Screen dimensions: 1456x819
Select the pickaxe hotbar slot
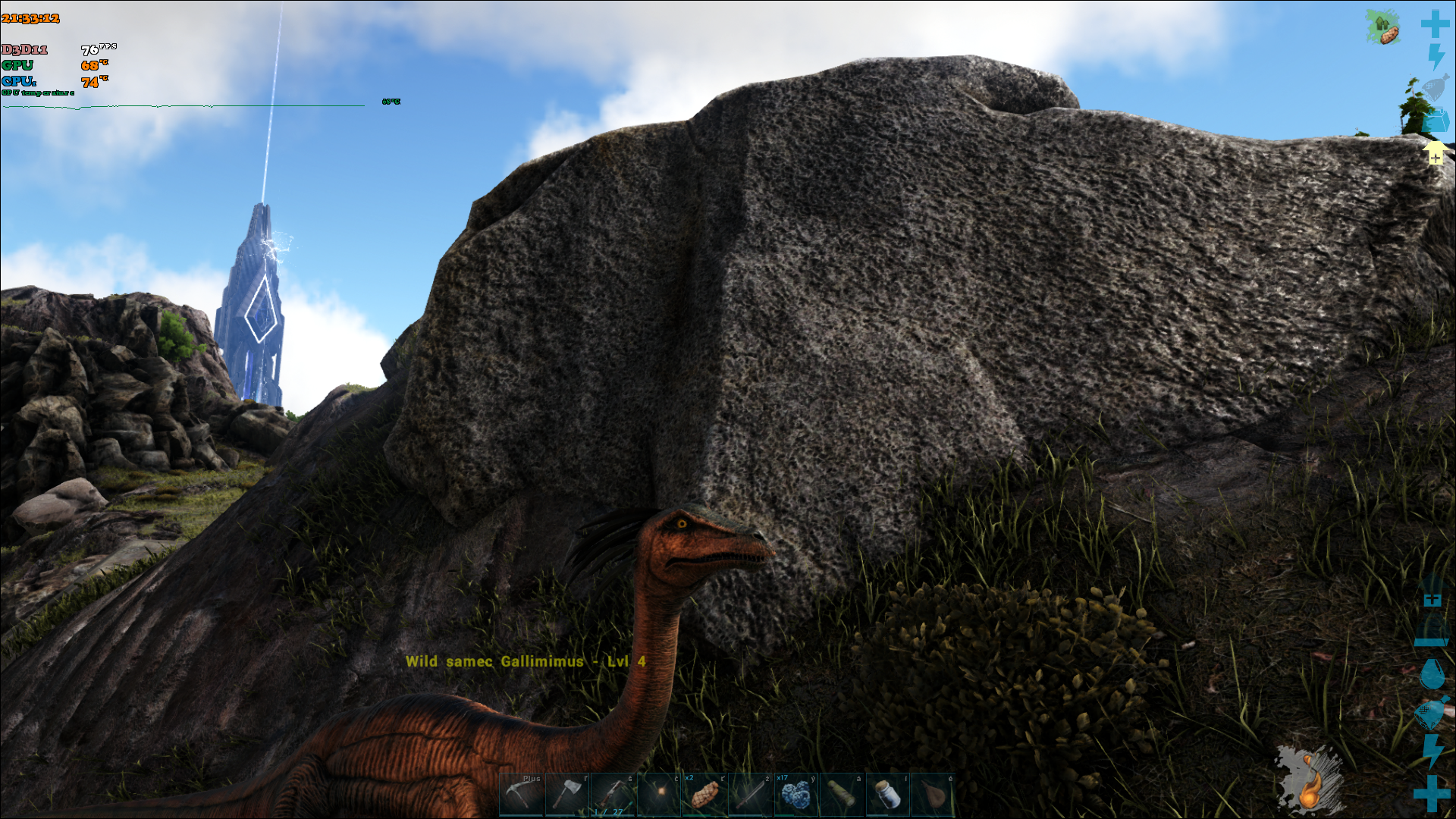pos(521,794)
